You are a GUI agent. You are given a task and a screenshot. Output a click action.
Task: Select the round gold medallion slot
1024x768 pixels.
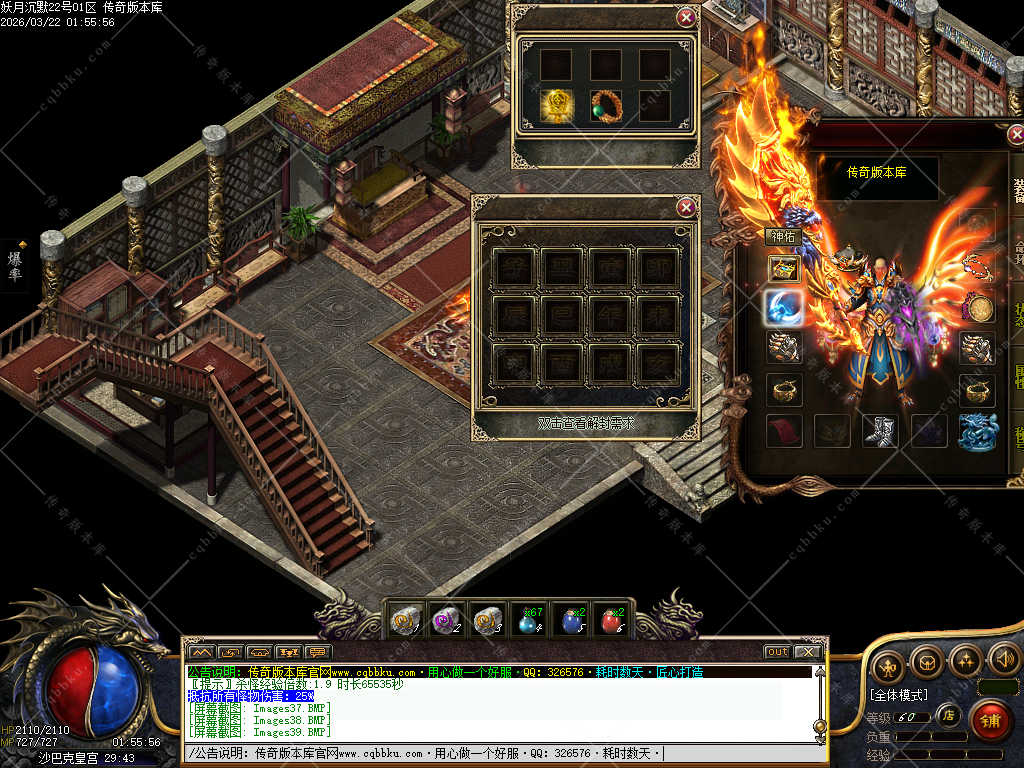coord(977,308)
